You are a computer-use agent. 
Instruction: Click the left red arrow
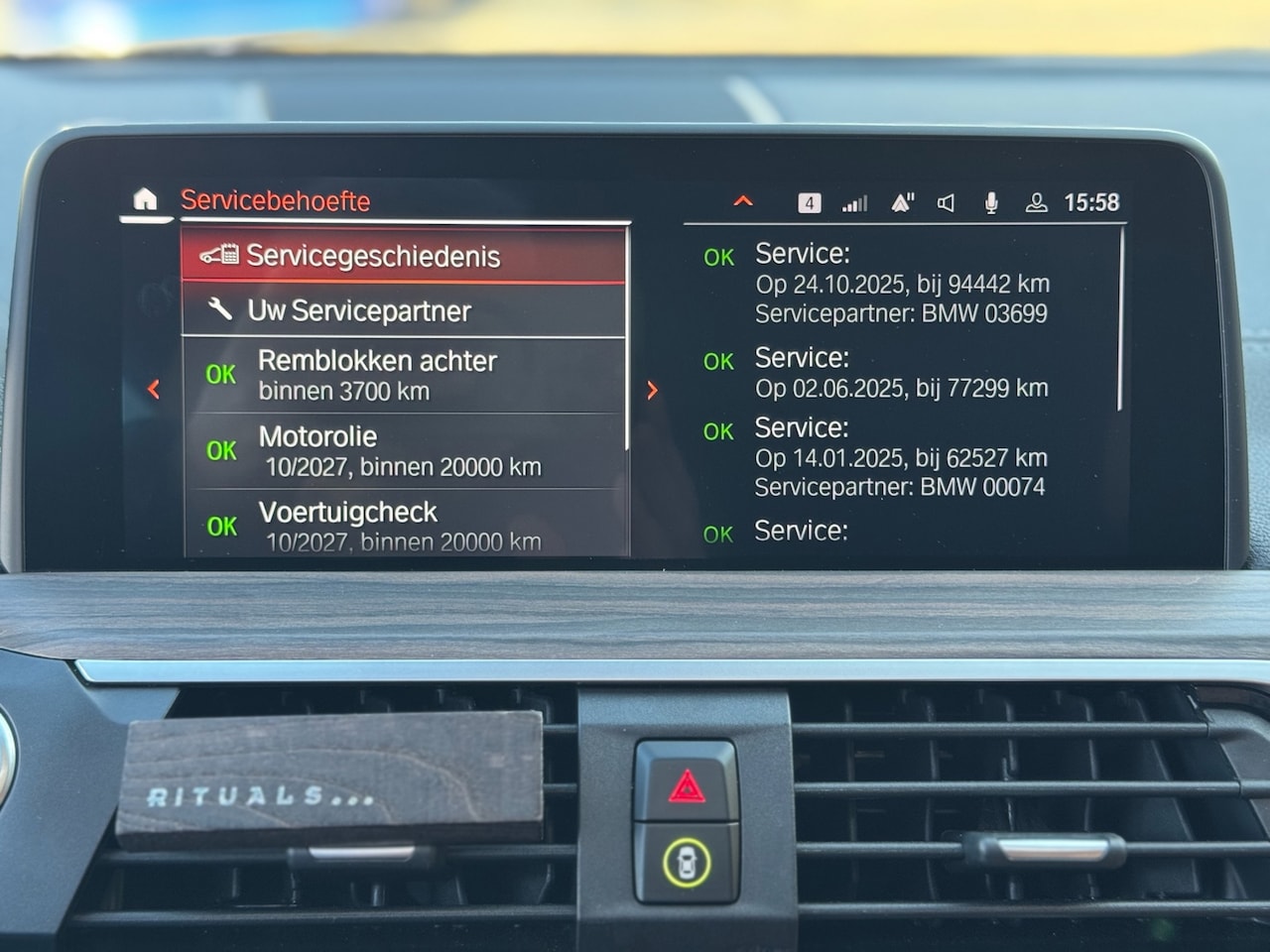point(154,390)
